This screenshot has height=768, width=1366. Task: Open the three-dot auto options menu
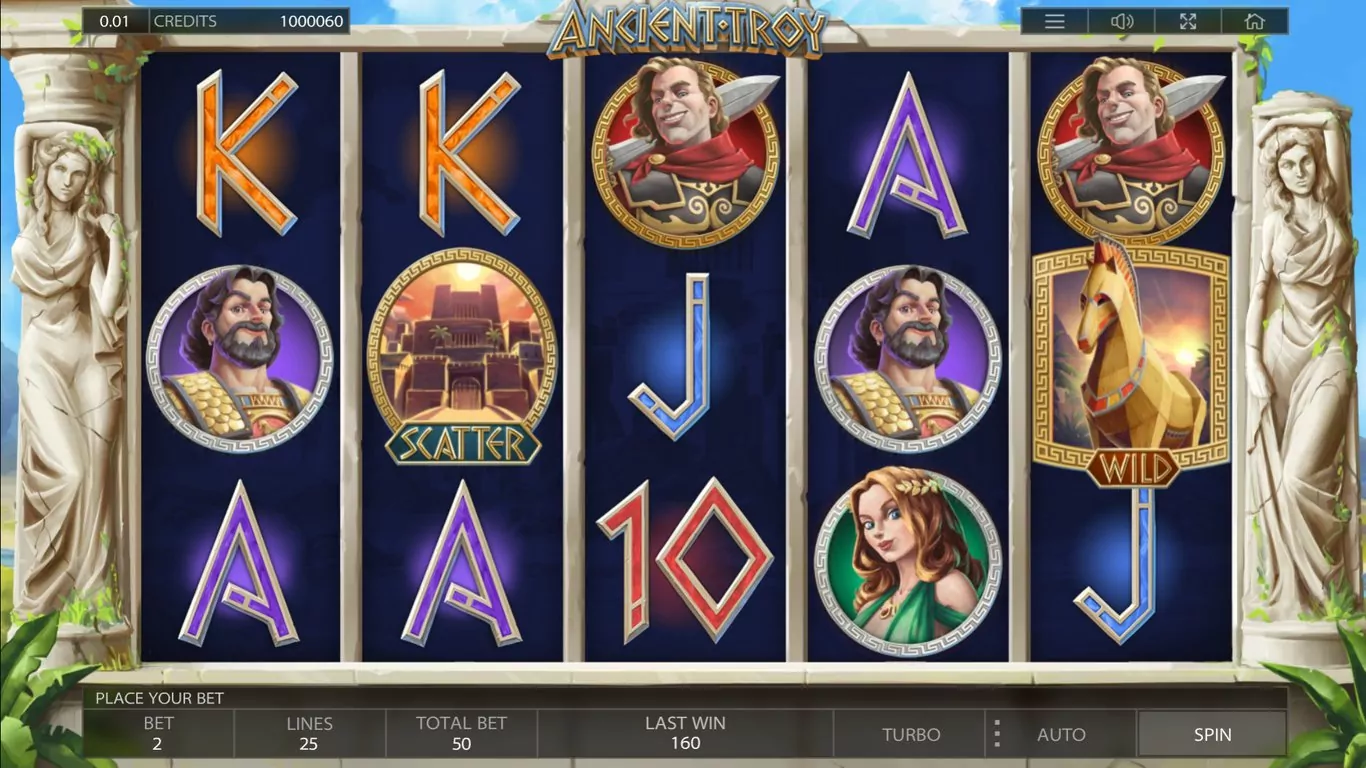[x=996, y=734]
